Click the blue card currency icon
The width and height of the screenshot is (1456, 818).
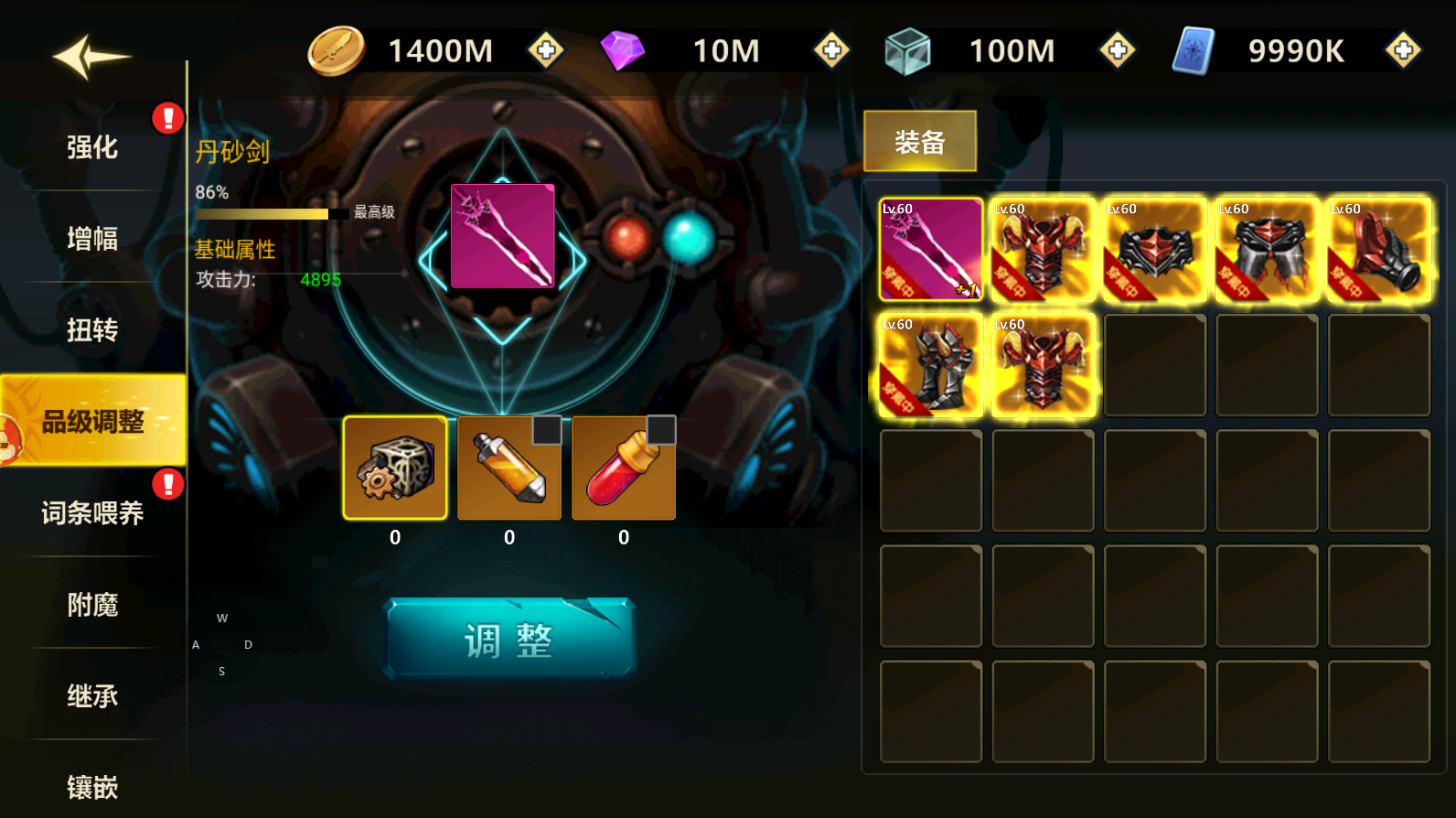coord(1193,50)
